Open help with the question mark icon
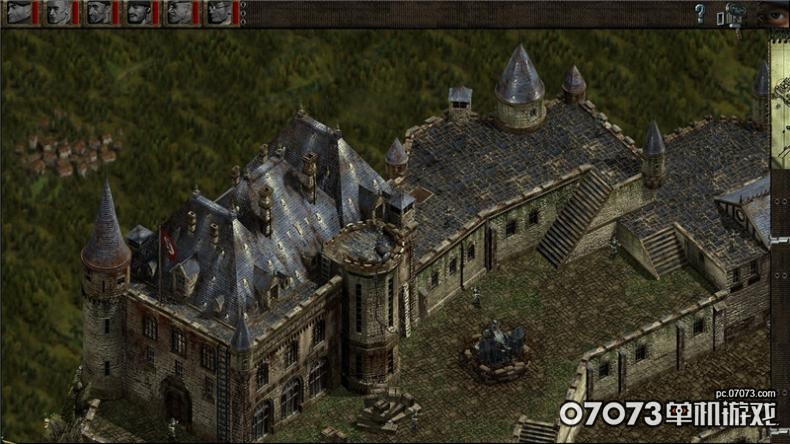Image resolution: width=790 pixels, height=444 pixels. pos(700,13)
